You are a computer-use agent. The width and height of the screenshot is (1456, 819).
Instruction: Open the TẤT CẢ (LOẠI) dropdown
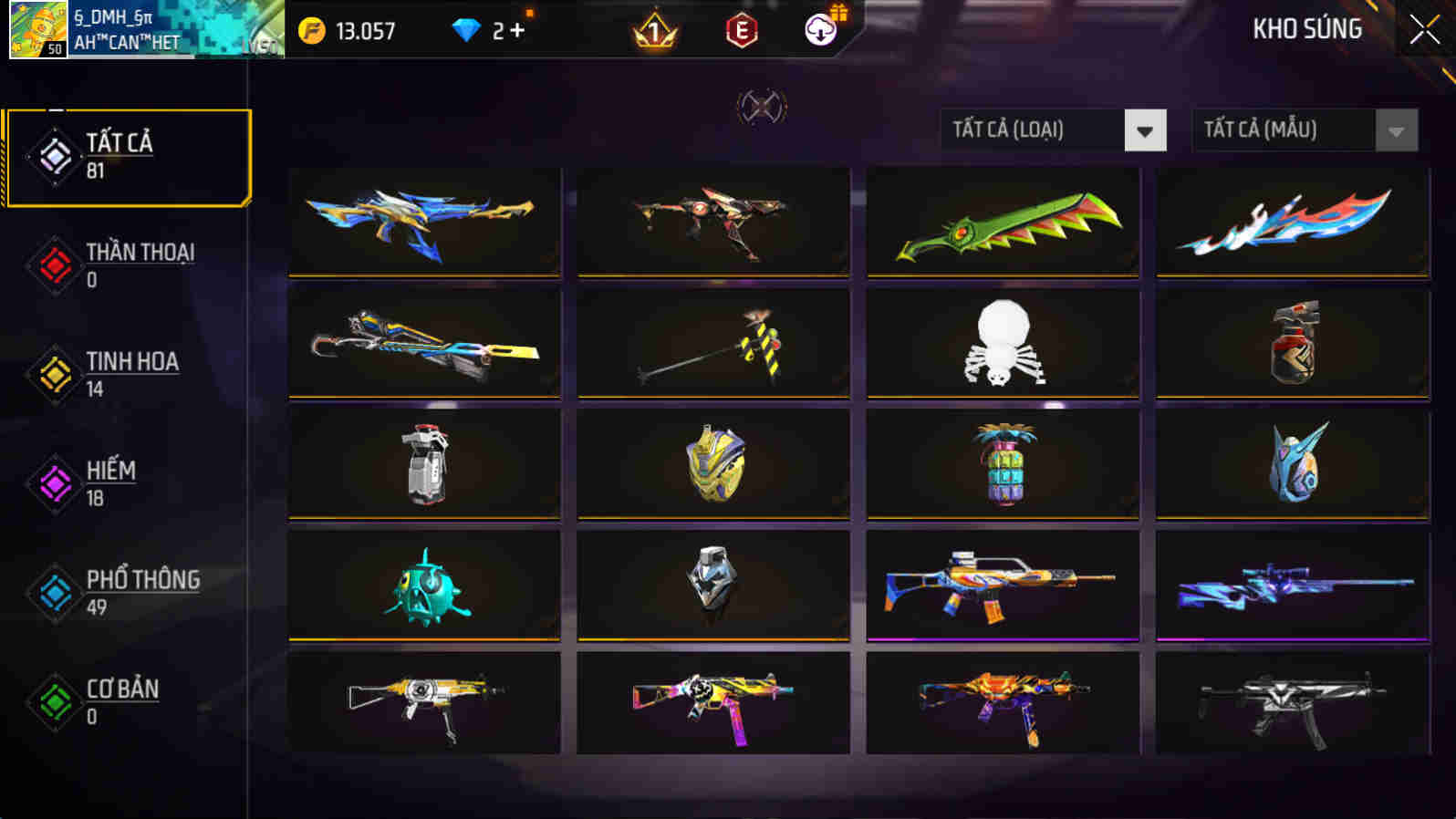[x=1031, y=130]
